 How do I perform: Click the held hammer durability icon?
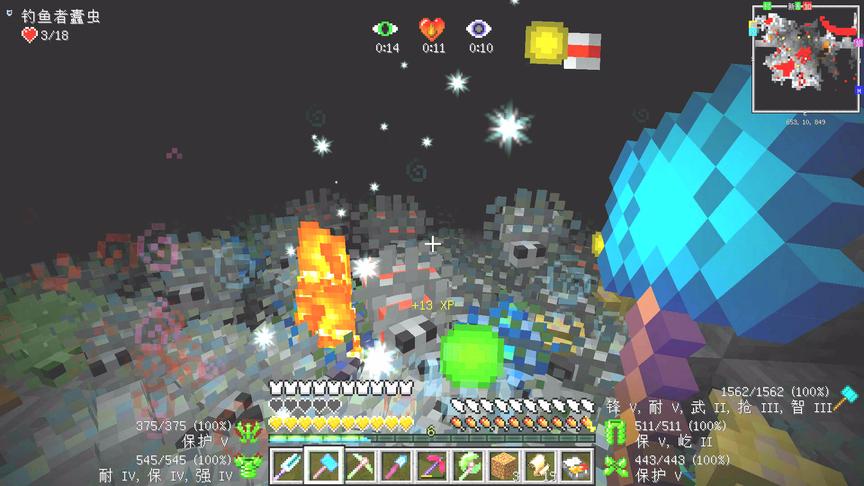point(850,396)
